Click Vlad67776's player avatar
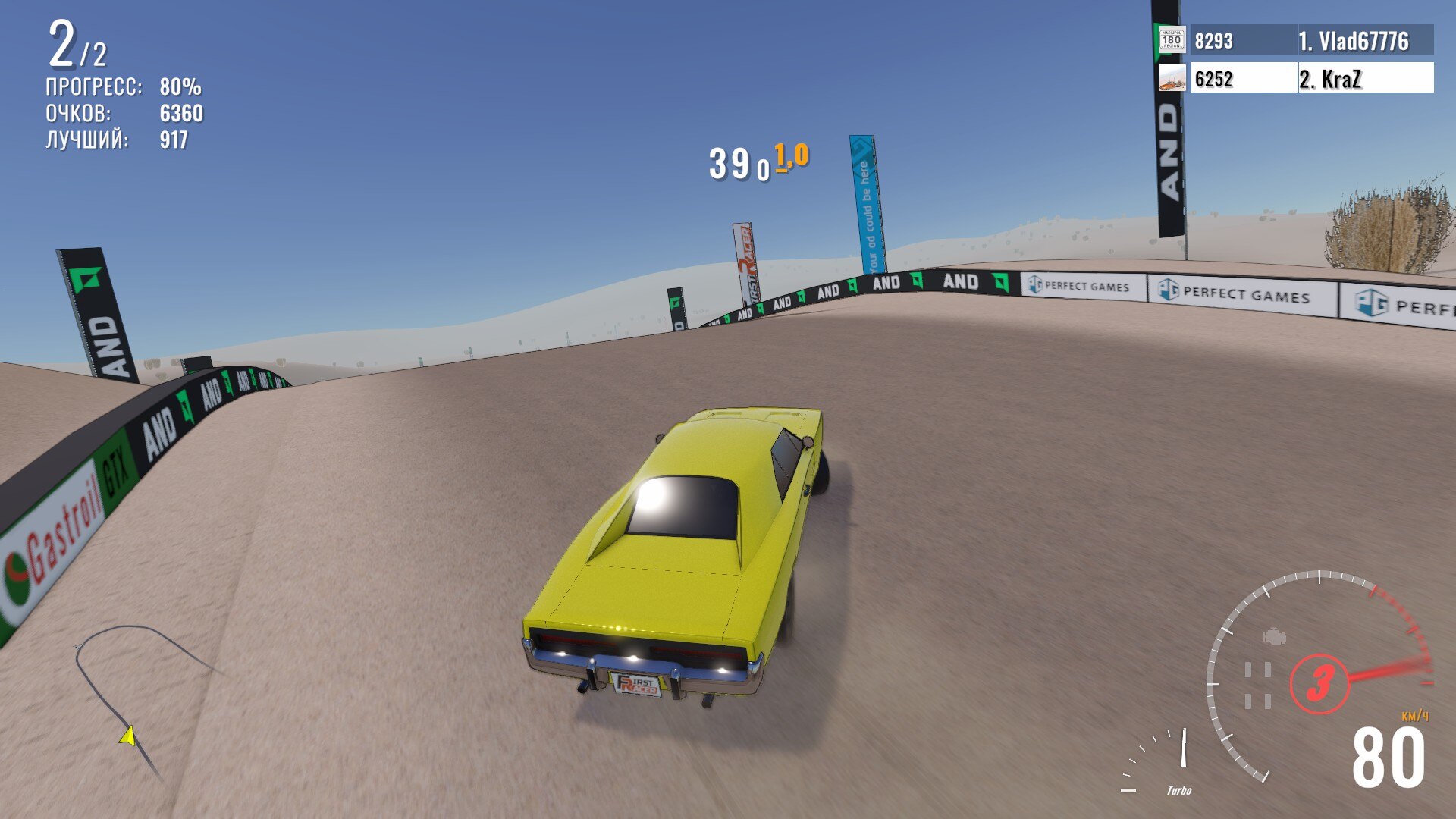This screenshot has width=1456, height=819. point(1172,39)
